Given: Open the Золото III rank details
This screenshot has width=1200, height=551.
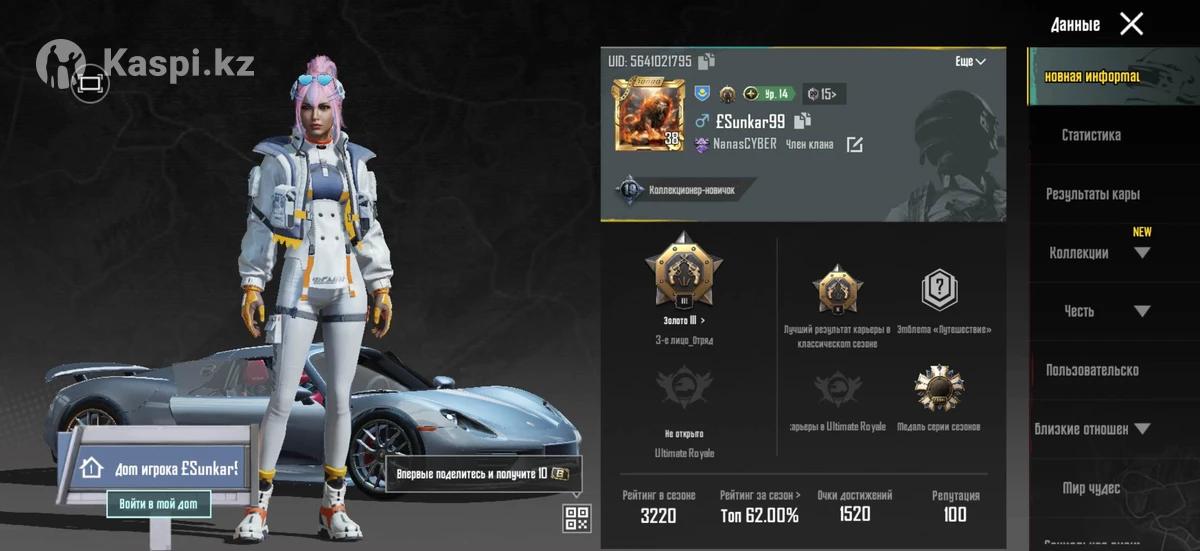Looking at the screenshot, I should pos(684,320).
